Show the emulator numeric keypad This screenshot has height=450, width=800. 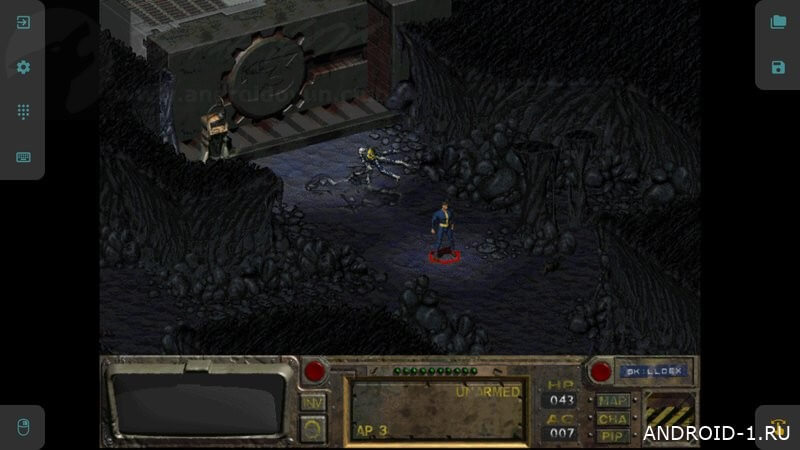coord(23,112)
